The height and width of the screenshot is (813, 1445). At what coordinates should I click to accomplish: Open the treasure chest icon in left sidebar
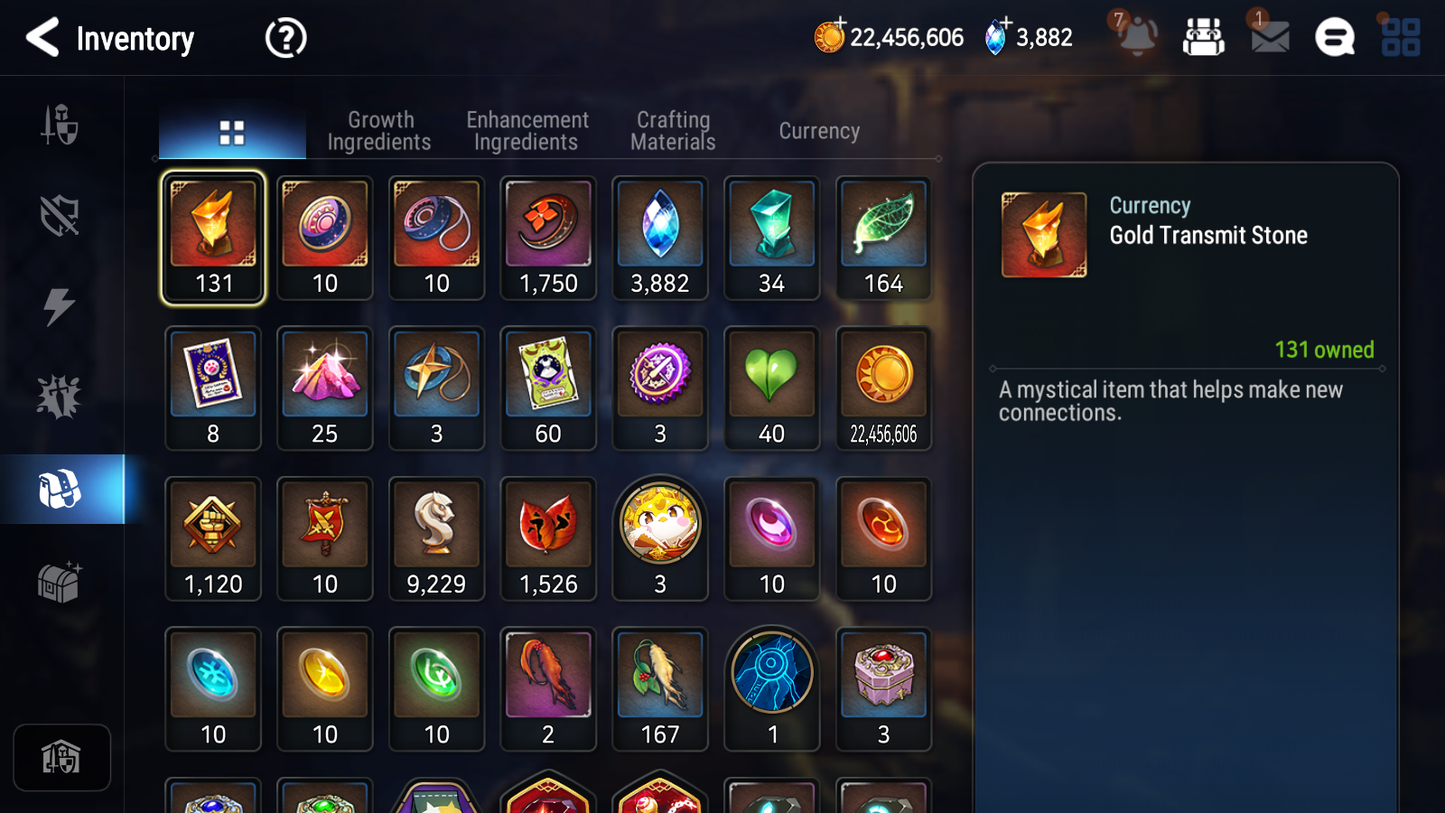(60, 581)
